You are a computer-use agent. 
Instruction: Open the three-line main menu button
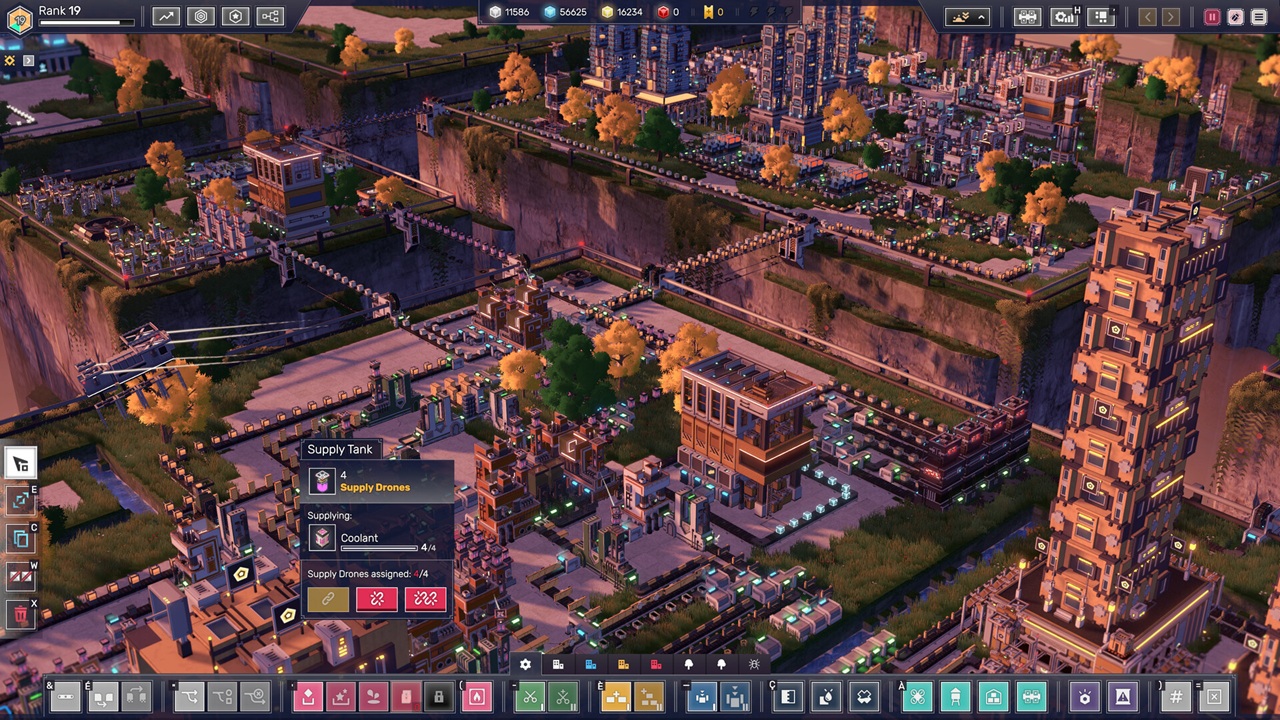pos(1259,17)
